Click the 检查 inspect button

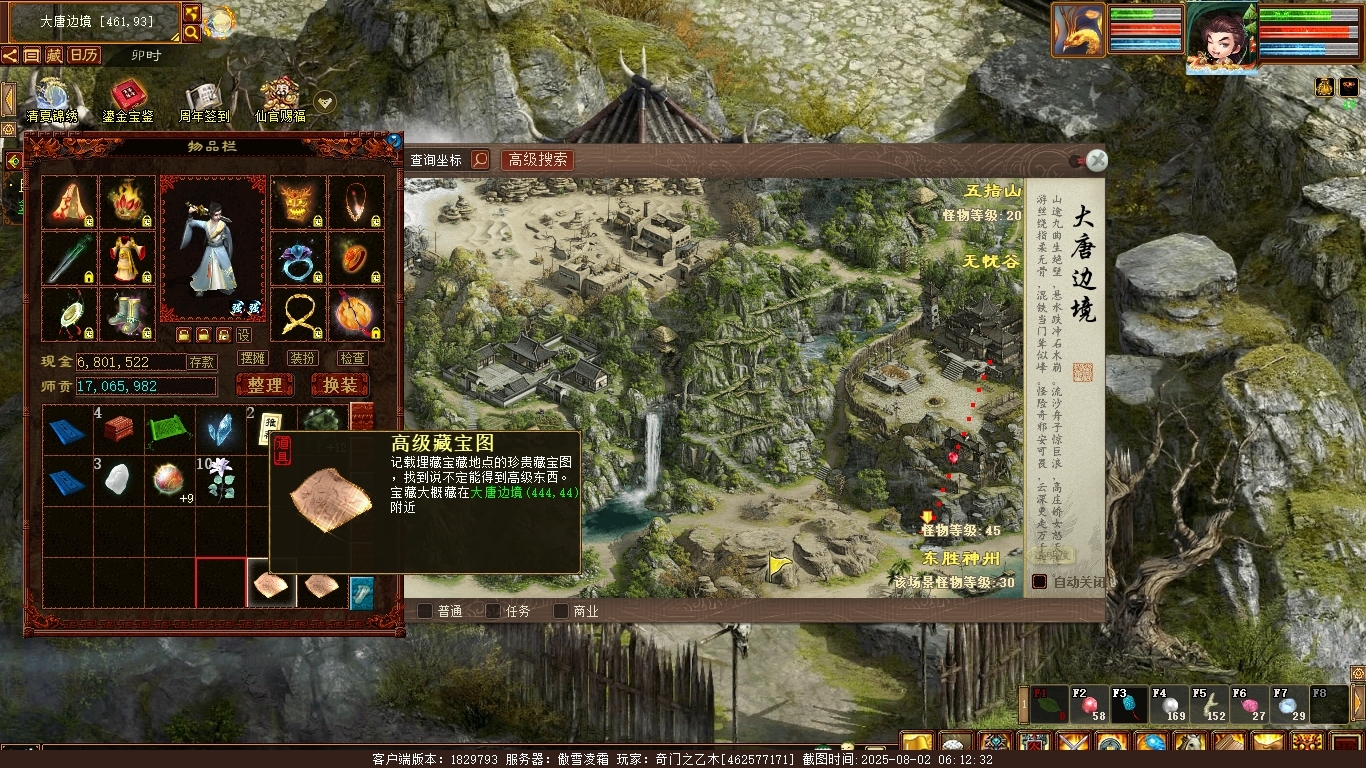353,358
